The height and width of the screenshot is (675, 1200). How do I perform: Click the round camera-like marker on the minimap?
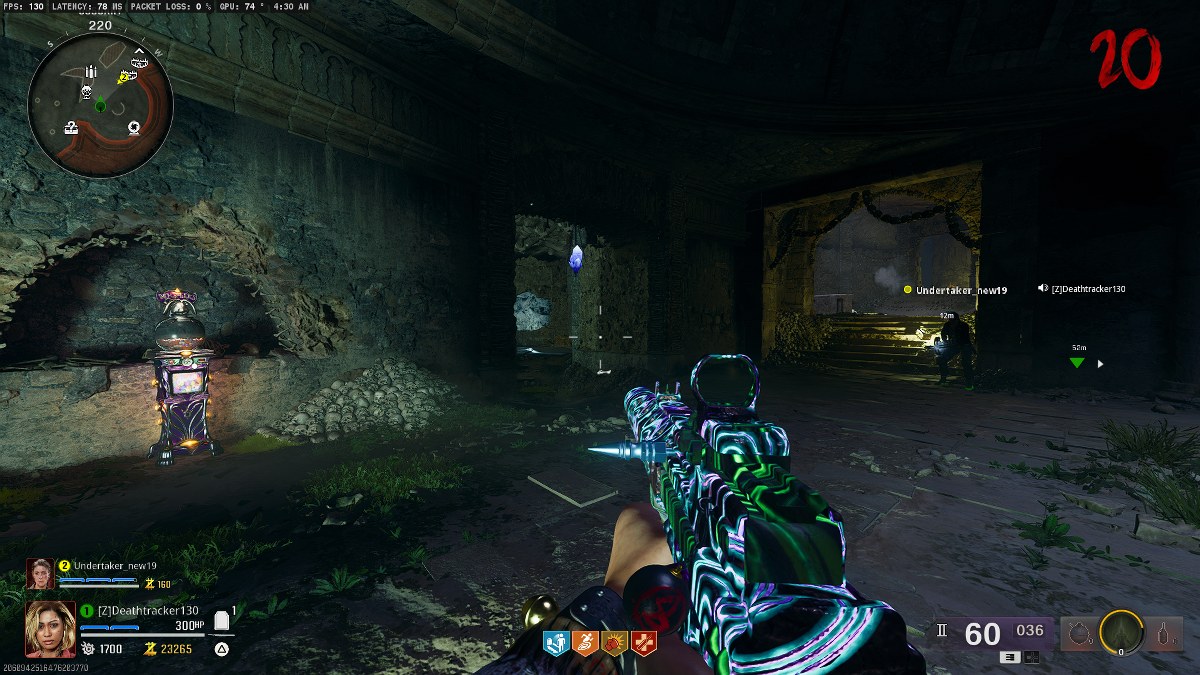tap(134, 127)
